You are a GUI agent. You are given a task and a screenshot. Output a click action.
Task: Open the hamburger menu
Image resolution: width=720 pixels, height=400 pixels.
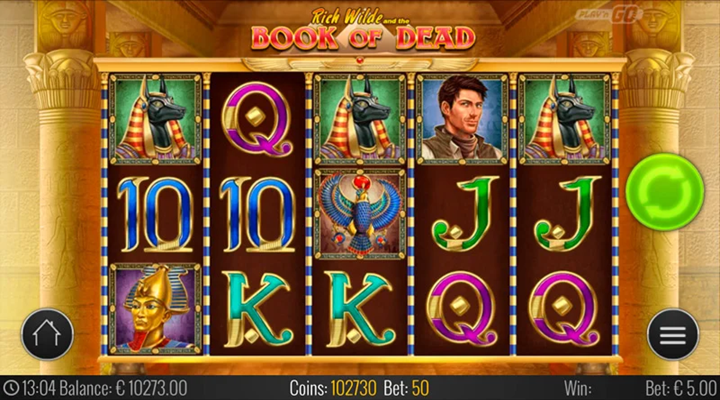(672, 334)
